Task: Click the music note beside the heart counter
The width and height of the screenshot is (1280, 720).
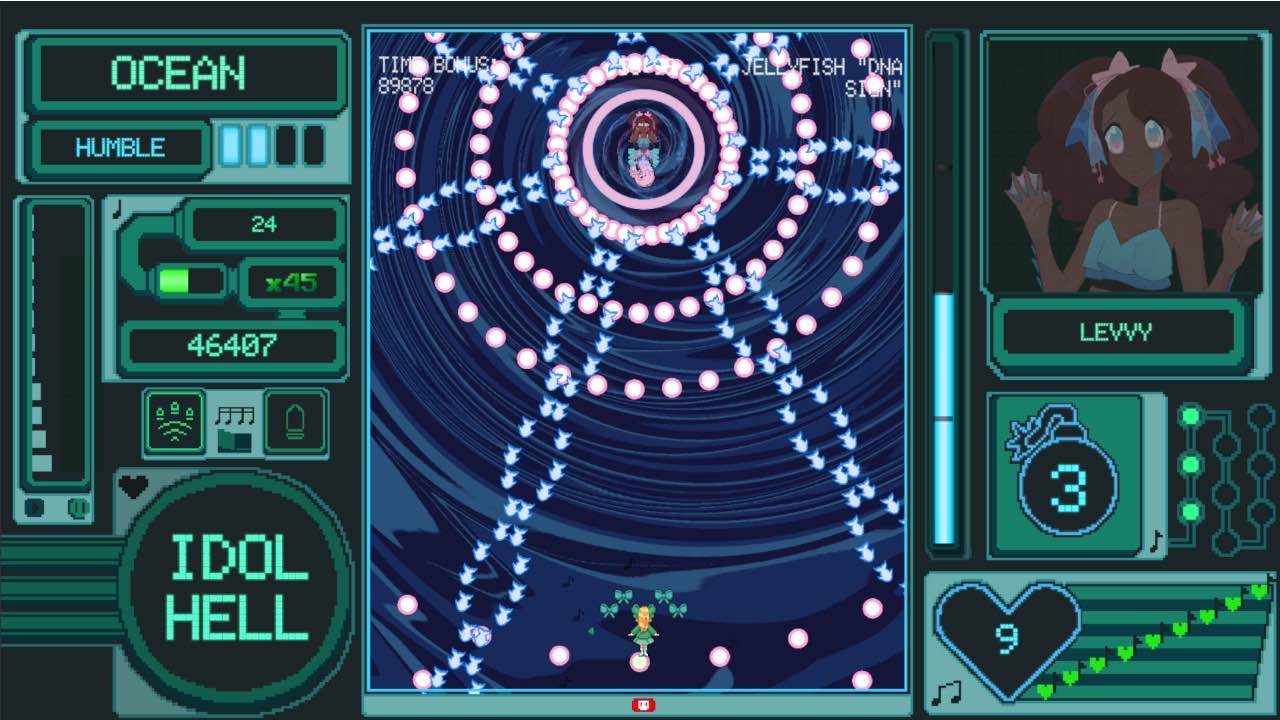Action: click(x=949, y=690)
